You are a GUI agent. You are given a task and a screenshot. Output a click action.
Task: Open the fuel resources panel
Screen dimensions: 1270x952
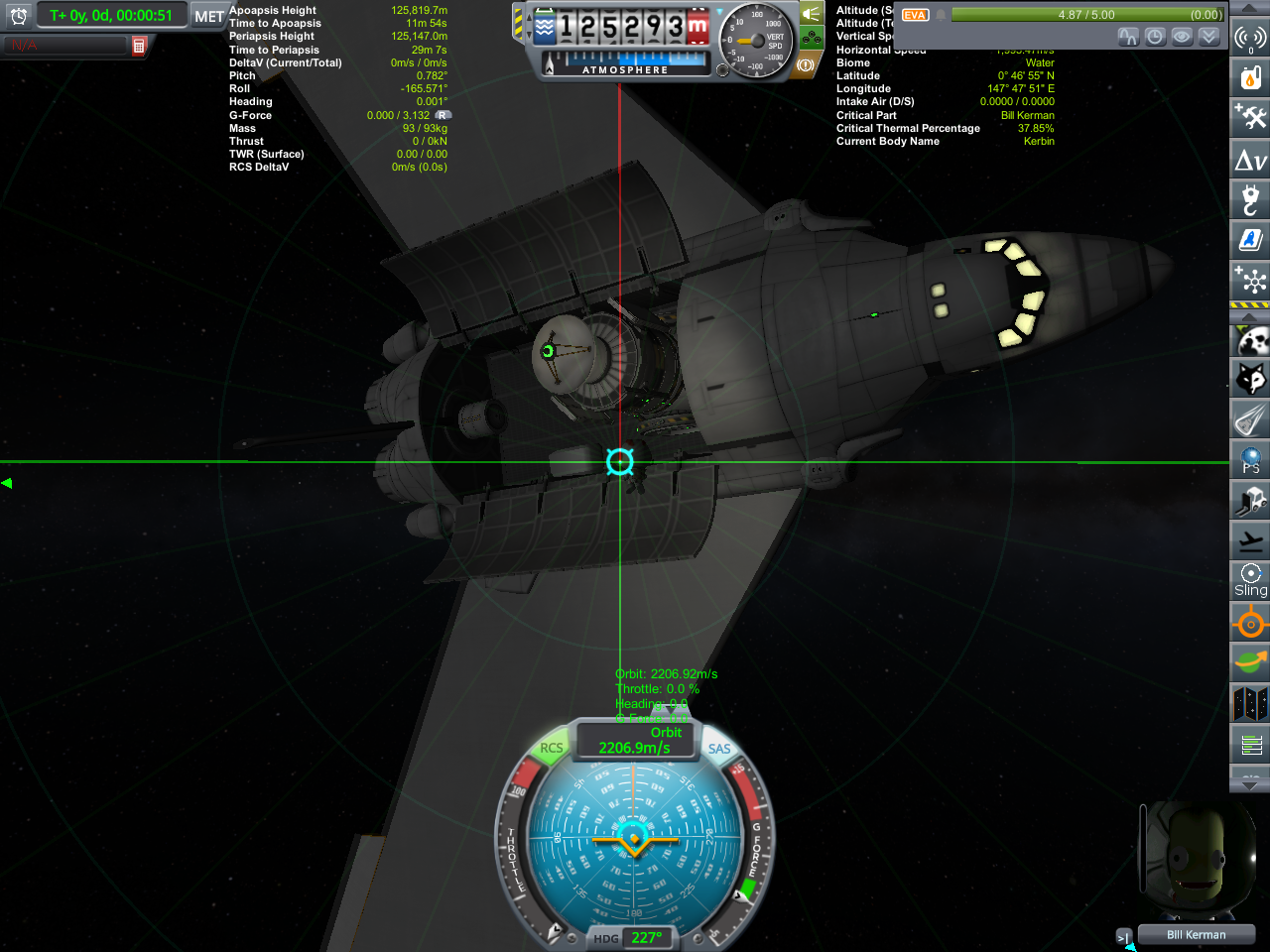(x=1250, y=77)
